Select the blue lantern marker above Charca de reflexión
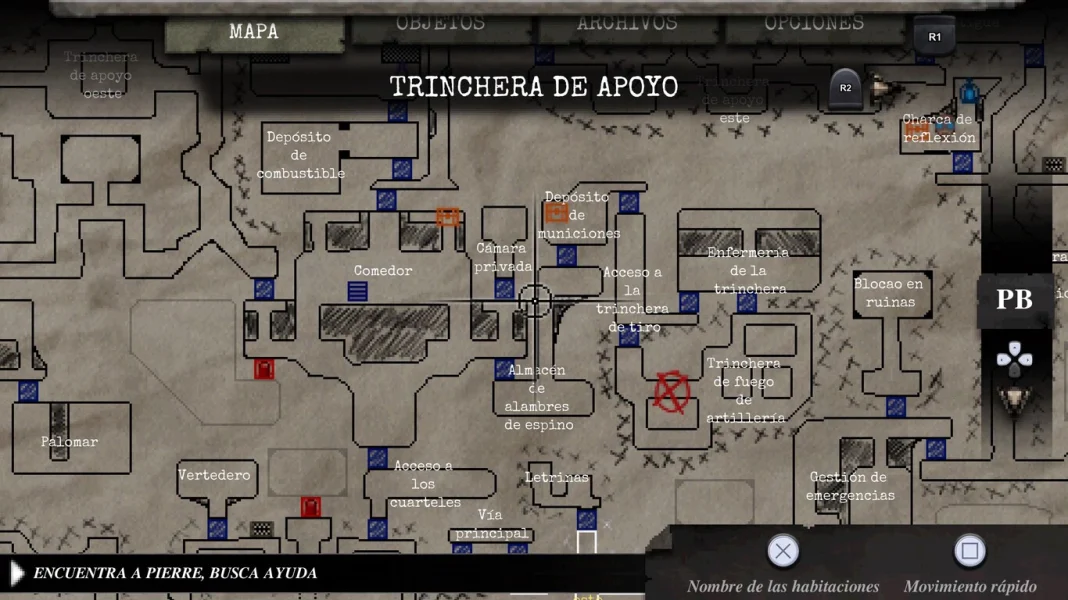 coord(969,95)
